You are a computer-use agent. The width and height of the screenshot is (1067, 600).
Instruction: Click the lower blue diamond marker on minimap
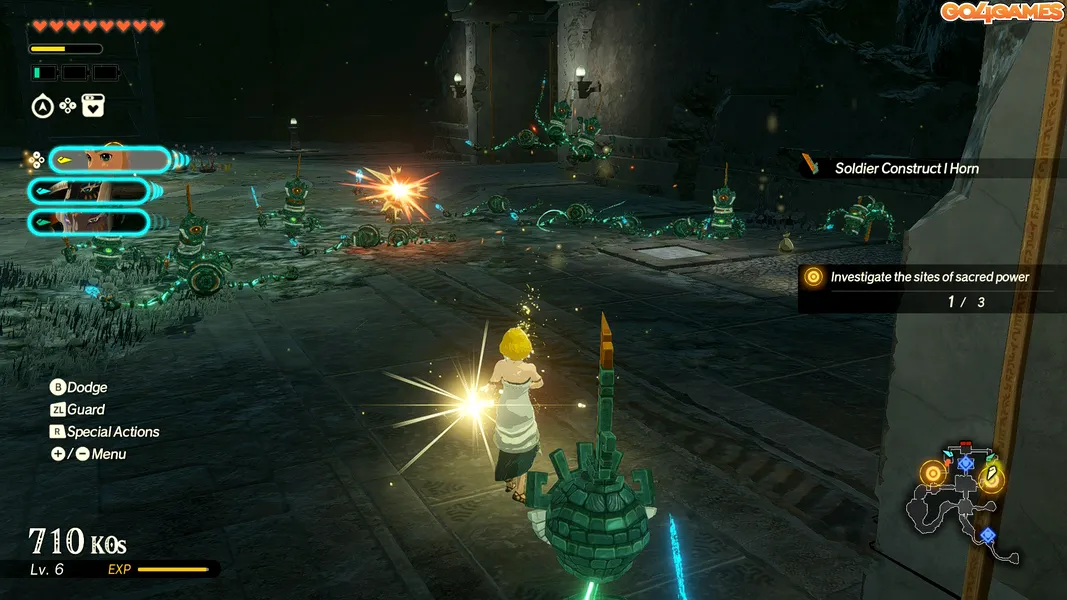(x=988, y=536)
